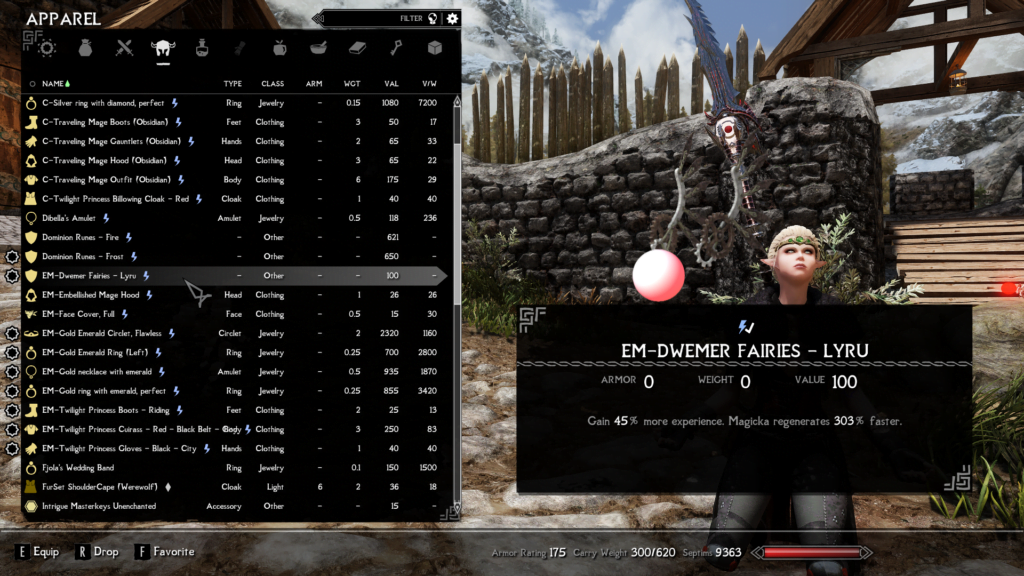This screenshot has height=576, width=1024.
Task: Show the food category tab
Action: coord(279,47)
